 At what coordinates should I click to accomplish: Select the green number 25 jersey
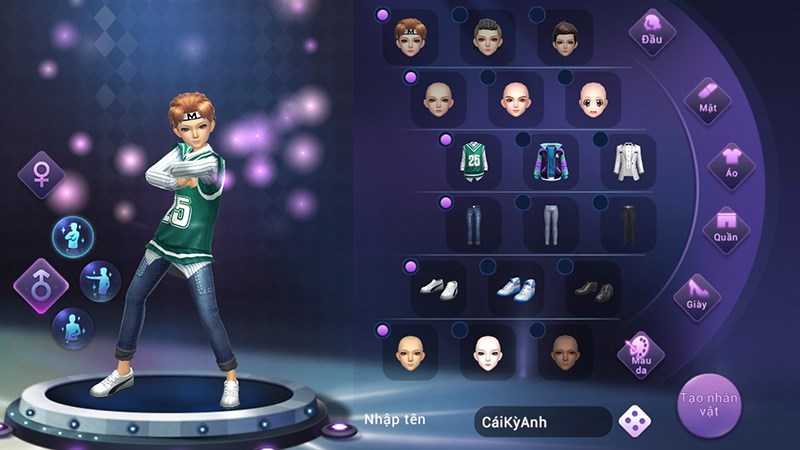[474, 162]
